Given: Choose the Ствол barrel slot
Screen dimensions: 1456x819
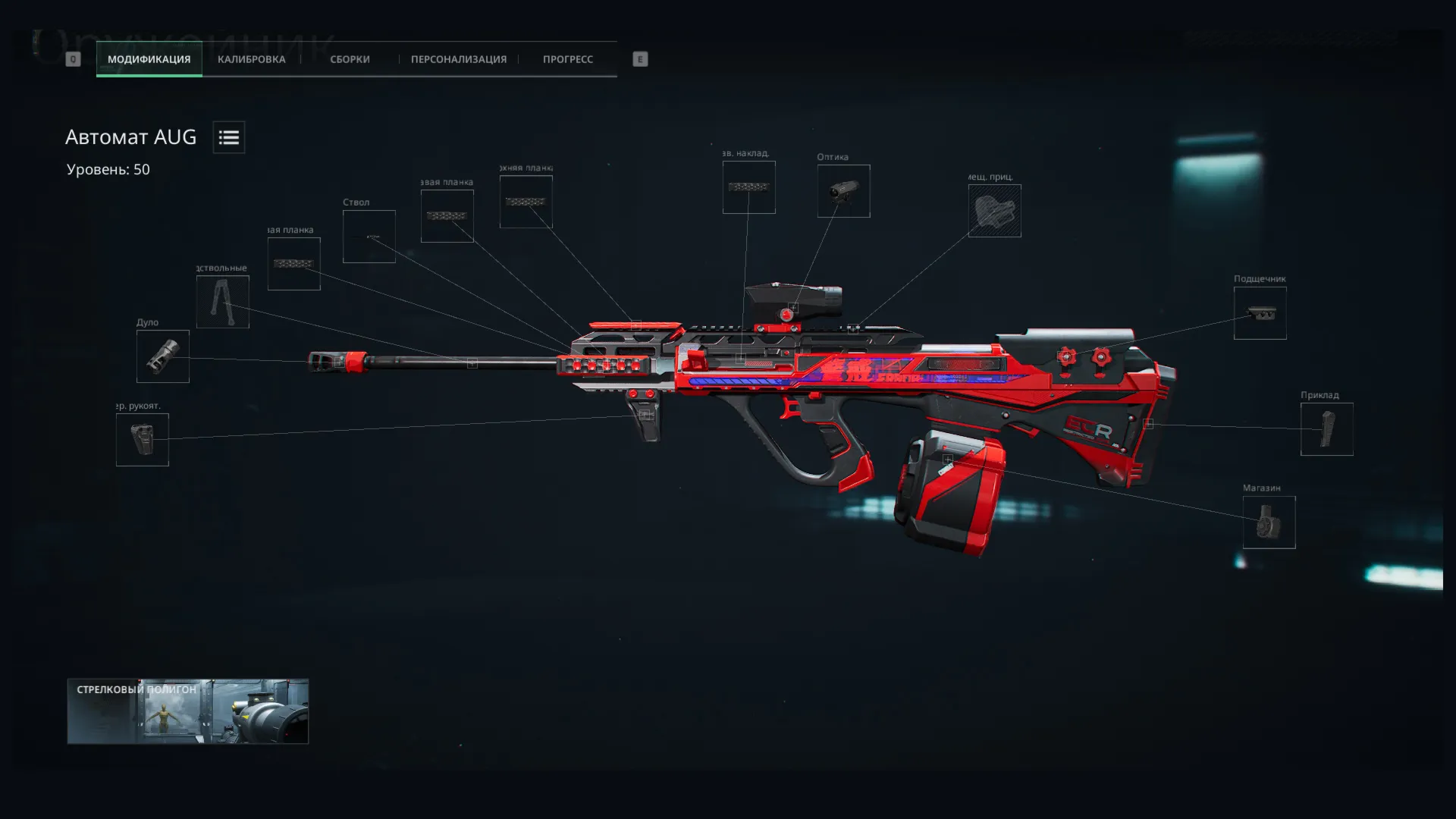Looking at the screenshot, I should 369,237.
